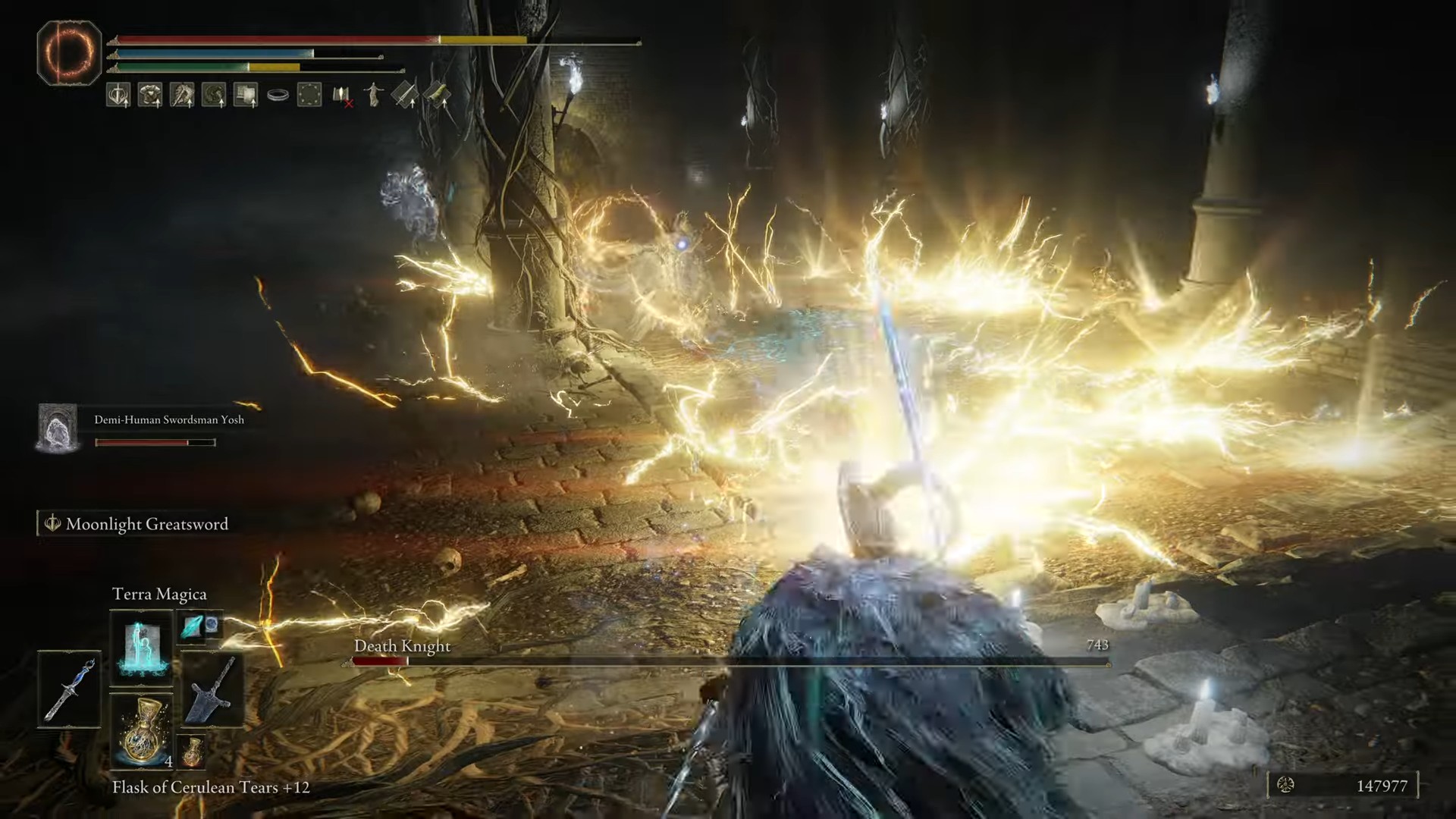Check the ring status effect icon

(278, 96)
